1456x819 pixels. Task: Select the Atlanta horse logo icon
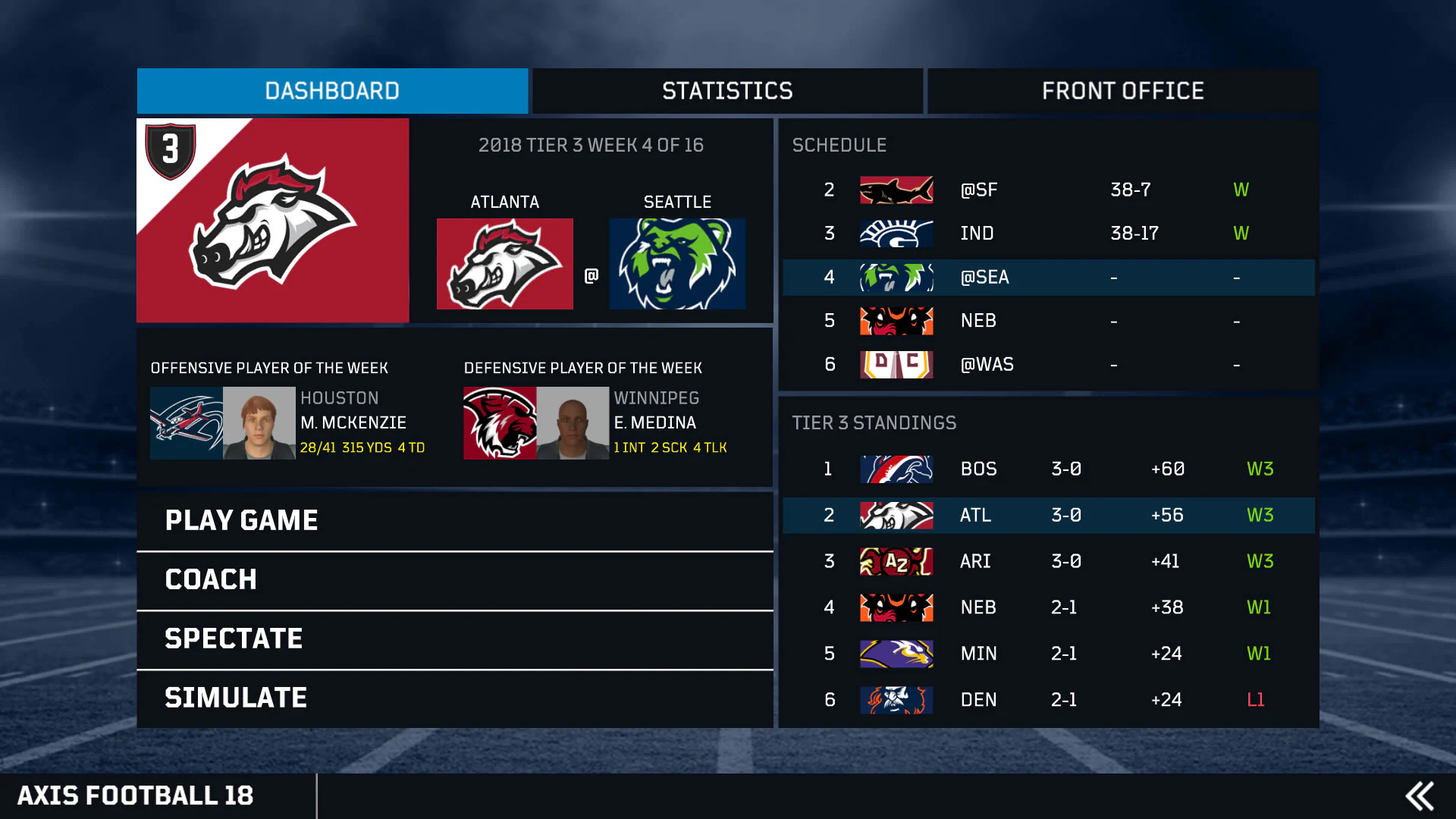(x=504, y=263)
